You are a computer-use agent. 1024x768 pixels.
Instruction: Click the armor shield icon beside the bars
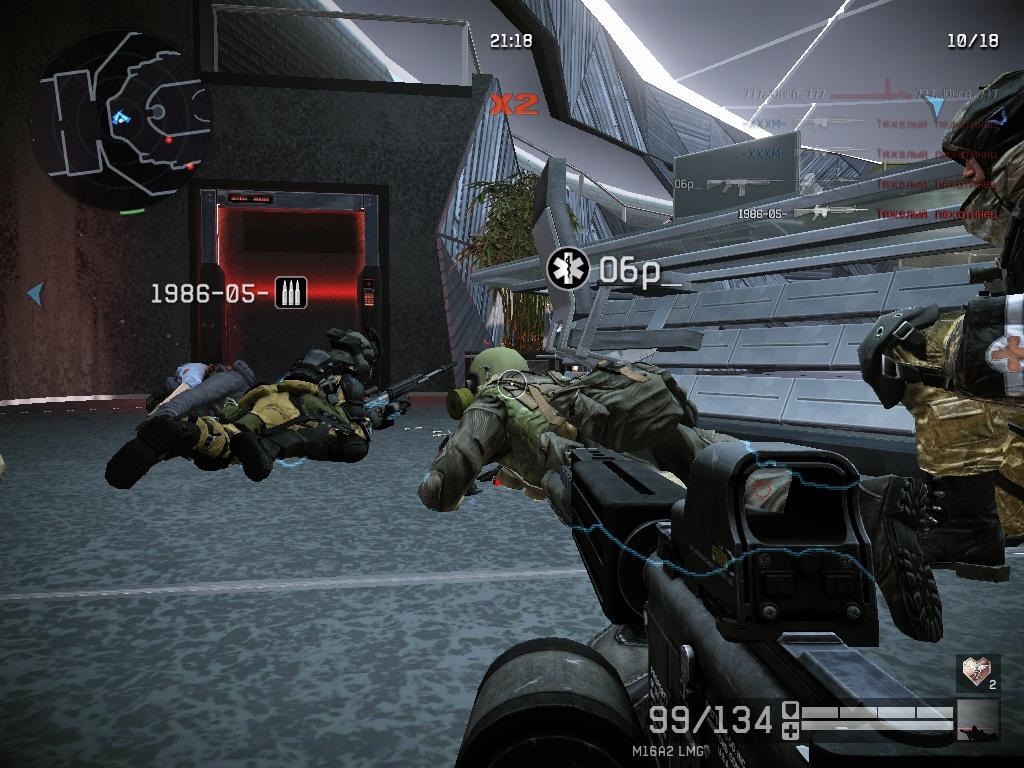790,710
